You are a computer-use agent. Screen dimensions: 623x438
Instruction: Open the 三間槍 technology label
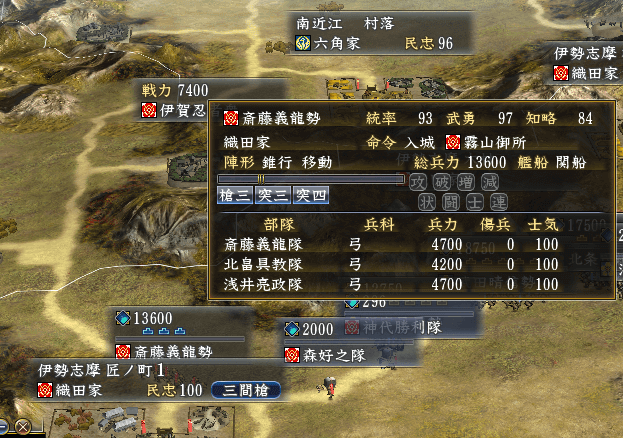click(246, 390)
